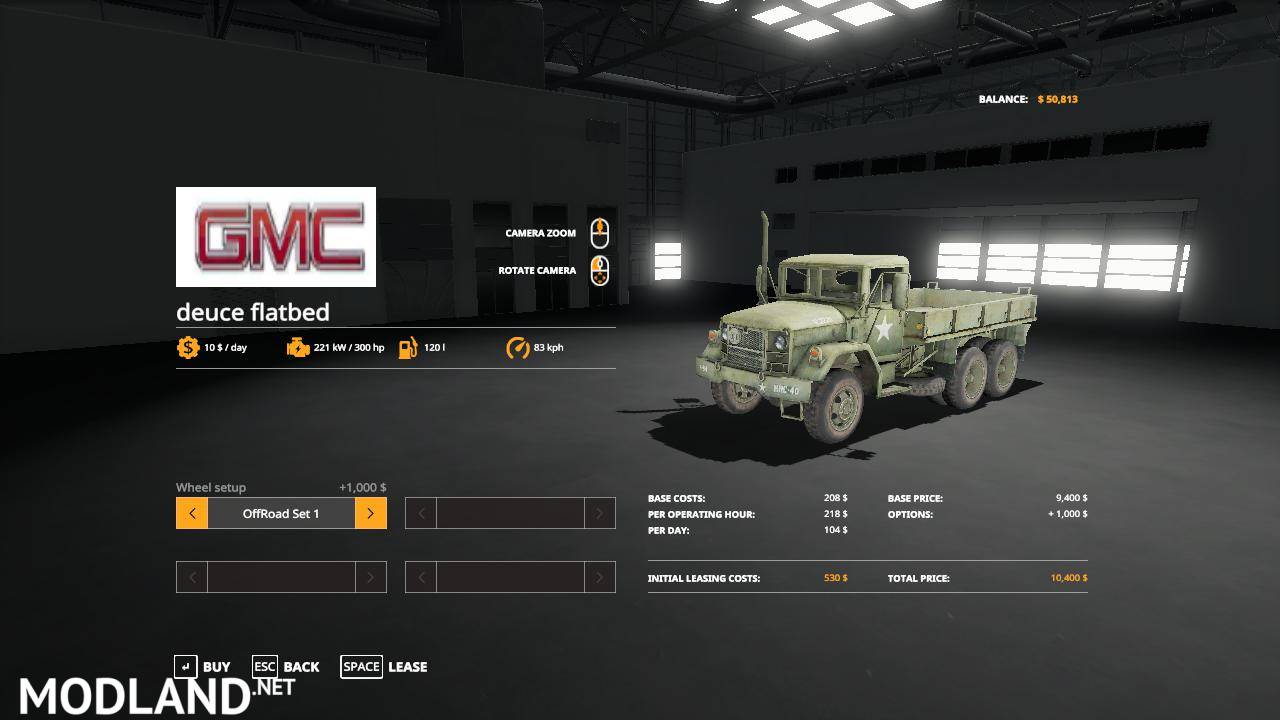Select the OffRoad Set 1 configuration field
The image size is (1280, 720).
pyautogui.click(x=280, y=512)
